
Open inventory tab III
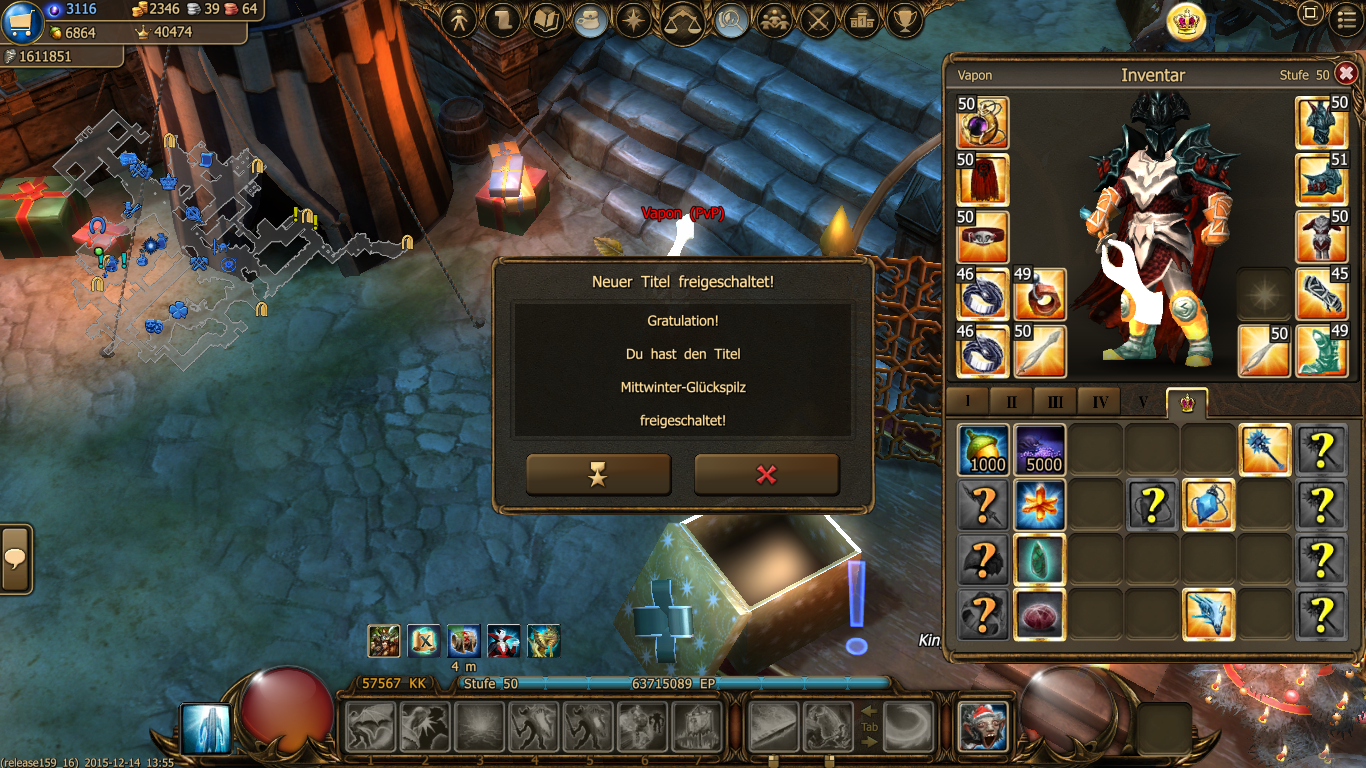pyautogui.click(x=1054, y=402)
